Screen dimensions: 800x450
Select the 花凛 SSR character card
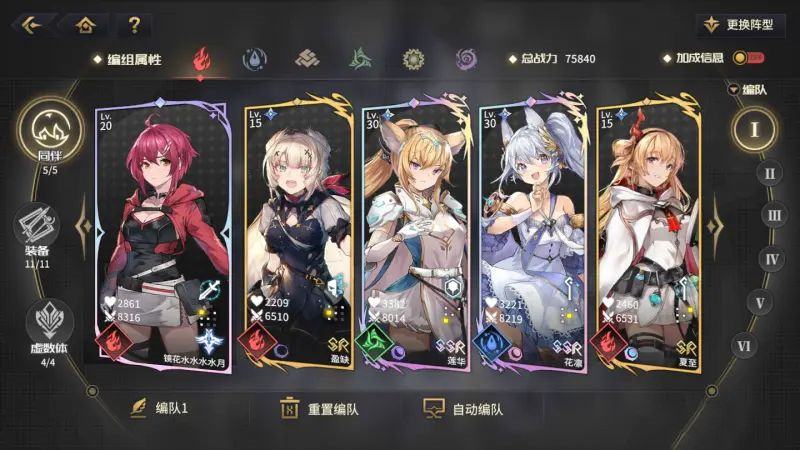point(531,235)
